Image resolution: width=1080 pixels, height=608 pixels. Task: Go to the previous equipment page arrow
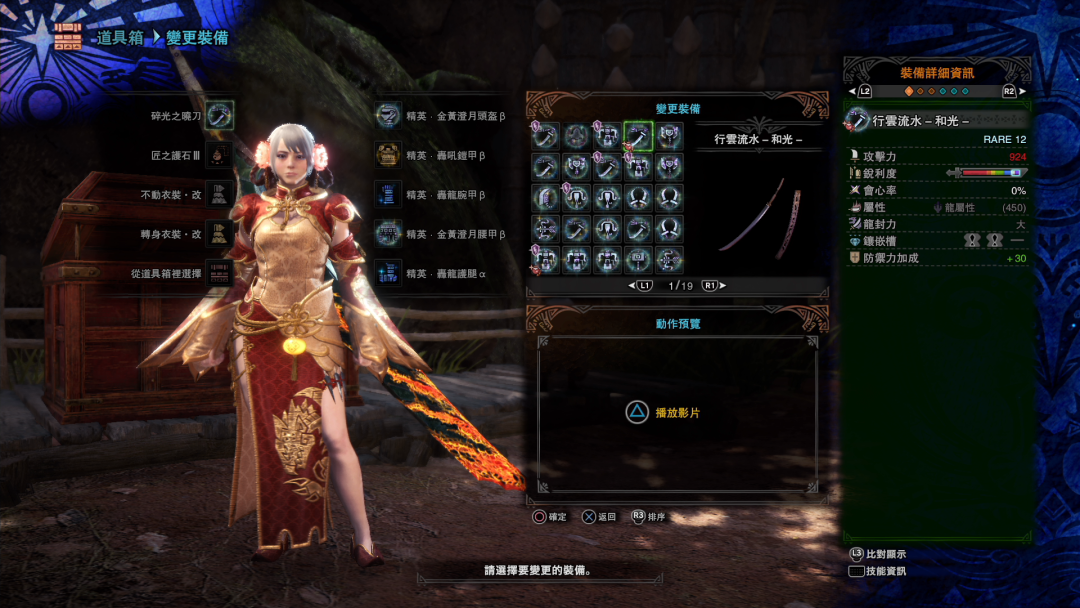pos(640,286)
